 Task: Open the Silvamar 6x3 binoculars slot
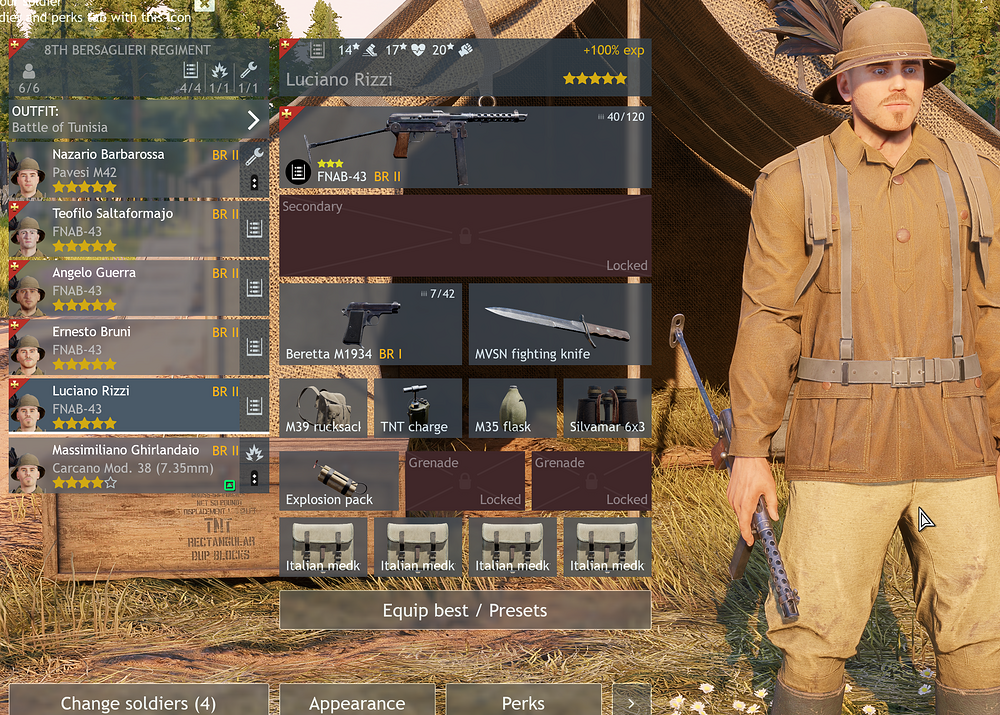coord(607,407)
